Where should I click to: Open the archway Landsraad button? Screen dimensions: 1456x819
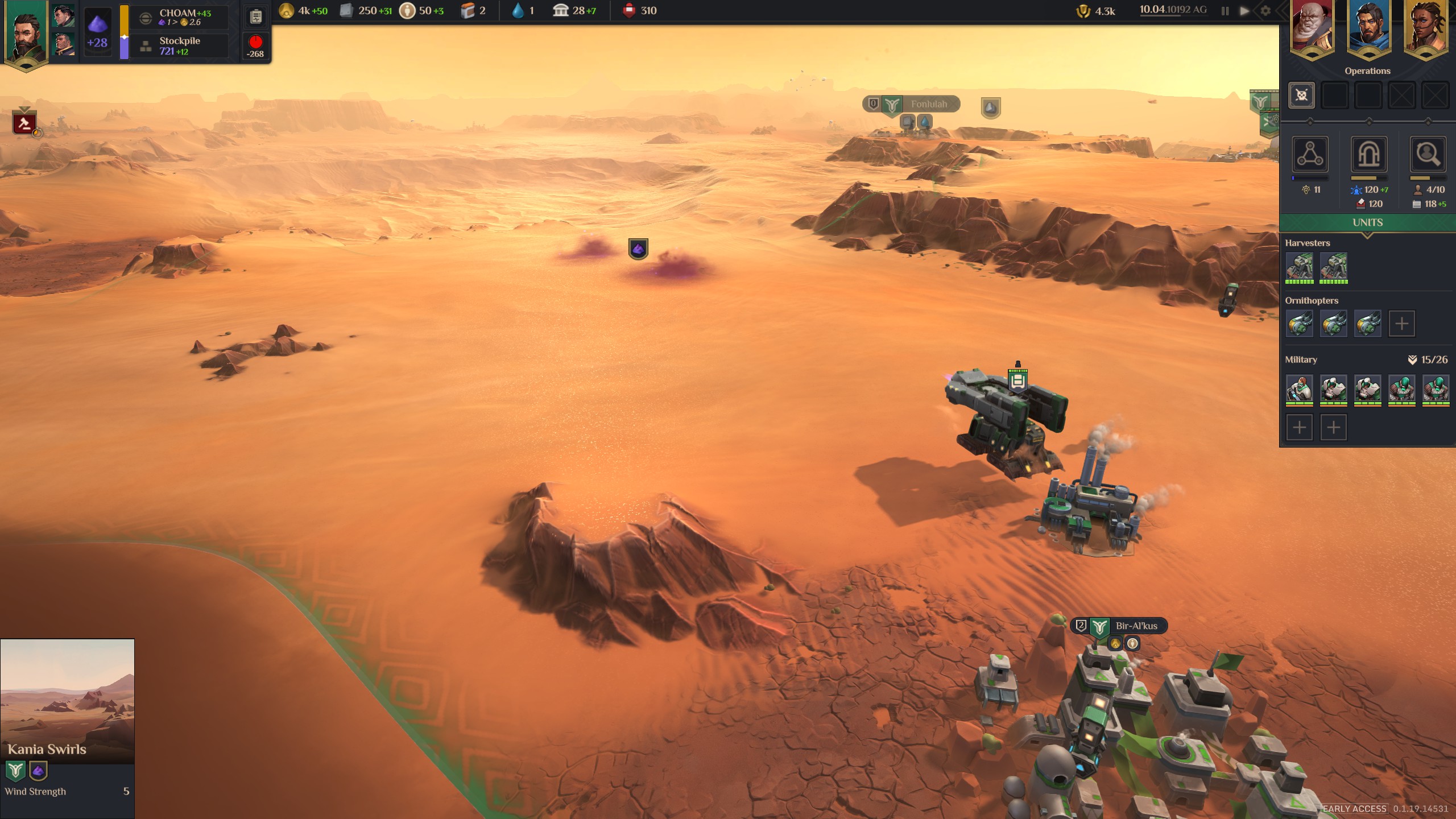pos(1368,154)
